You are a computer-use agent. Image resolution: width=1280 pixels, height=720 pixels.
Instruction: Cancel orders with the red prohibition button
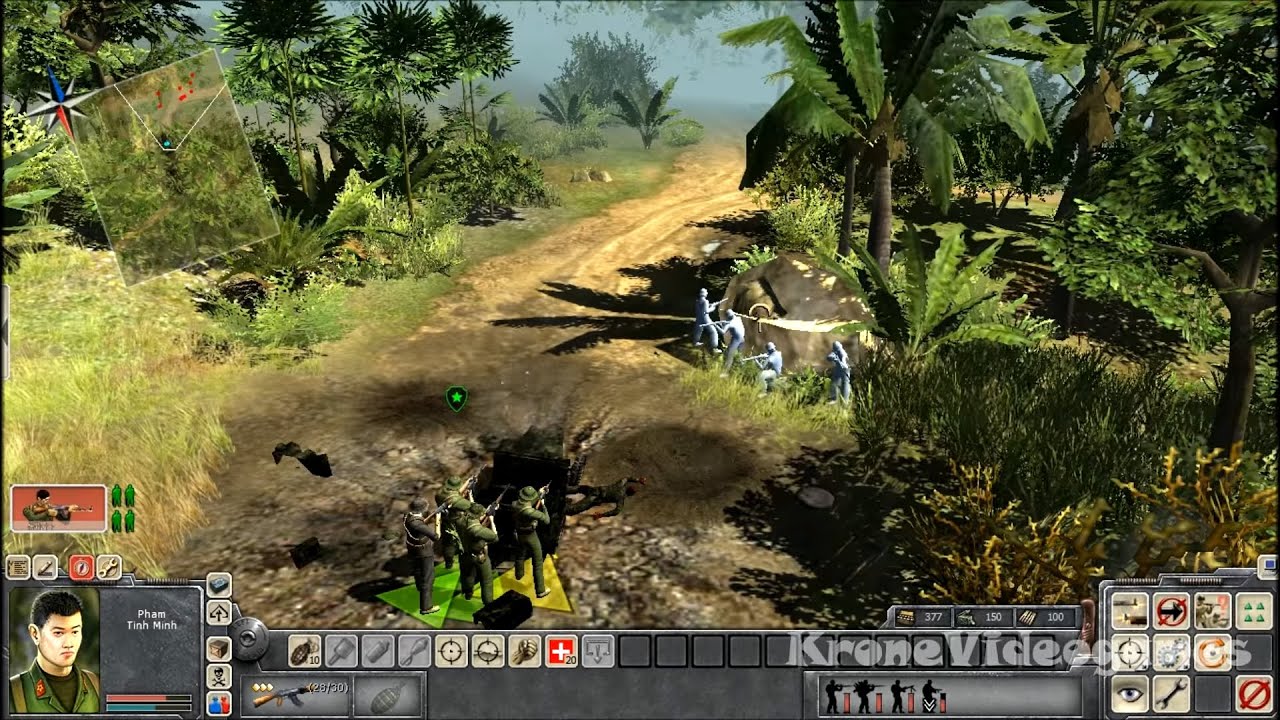(x=1254, y=693)
